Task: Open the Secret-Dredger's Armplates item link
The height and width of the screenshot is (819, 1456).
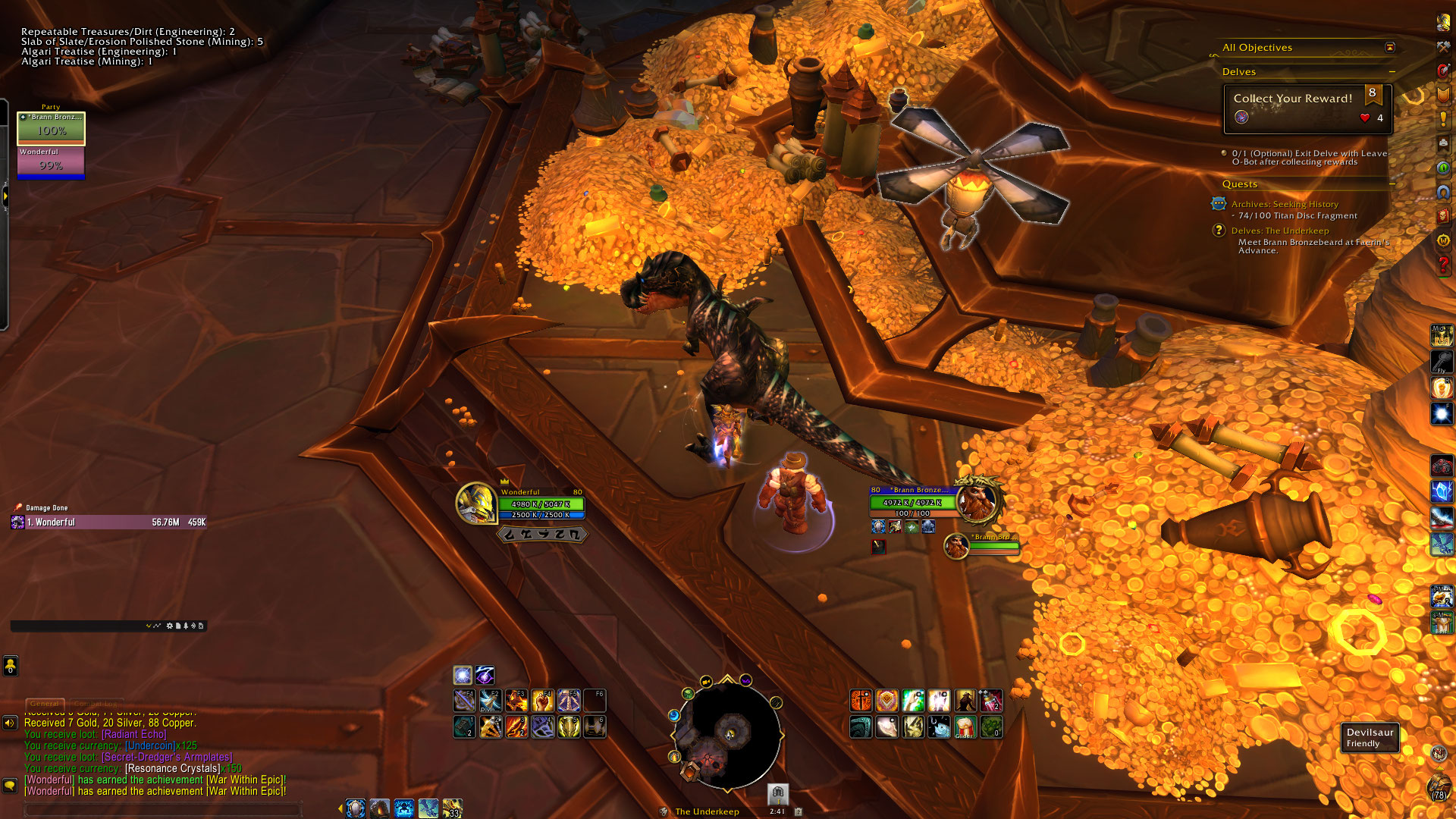Action: pos(167,757)
